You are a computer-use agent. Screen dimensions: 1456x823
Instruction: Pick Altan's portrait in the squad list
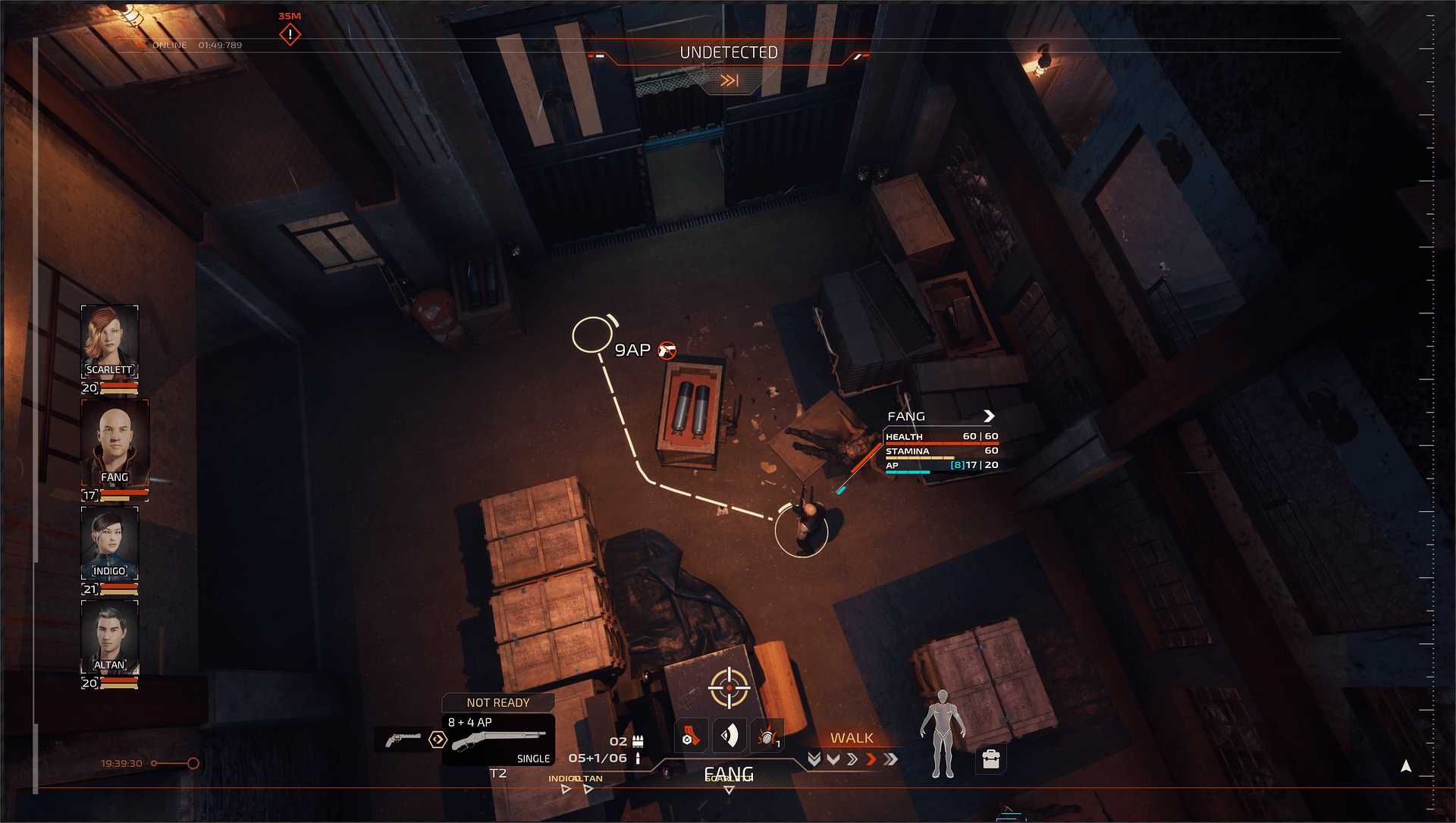pos(109,636)
